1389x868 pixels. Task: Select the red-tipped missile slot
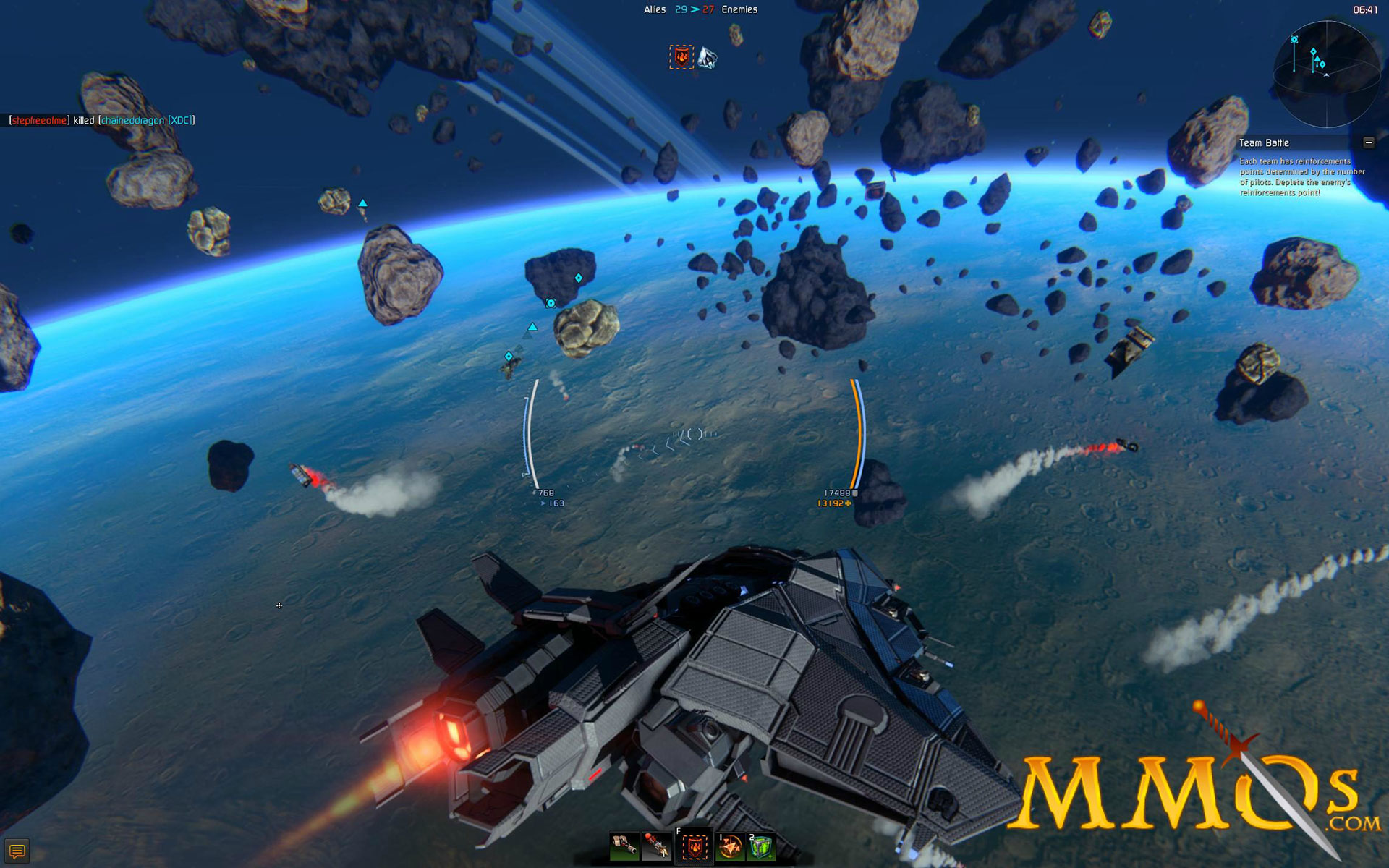coord(657,846)
